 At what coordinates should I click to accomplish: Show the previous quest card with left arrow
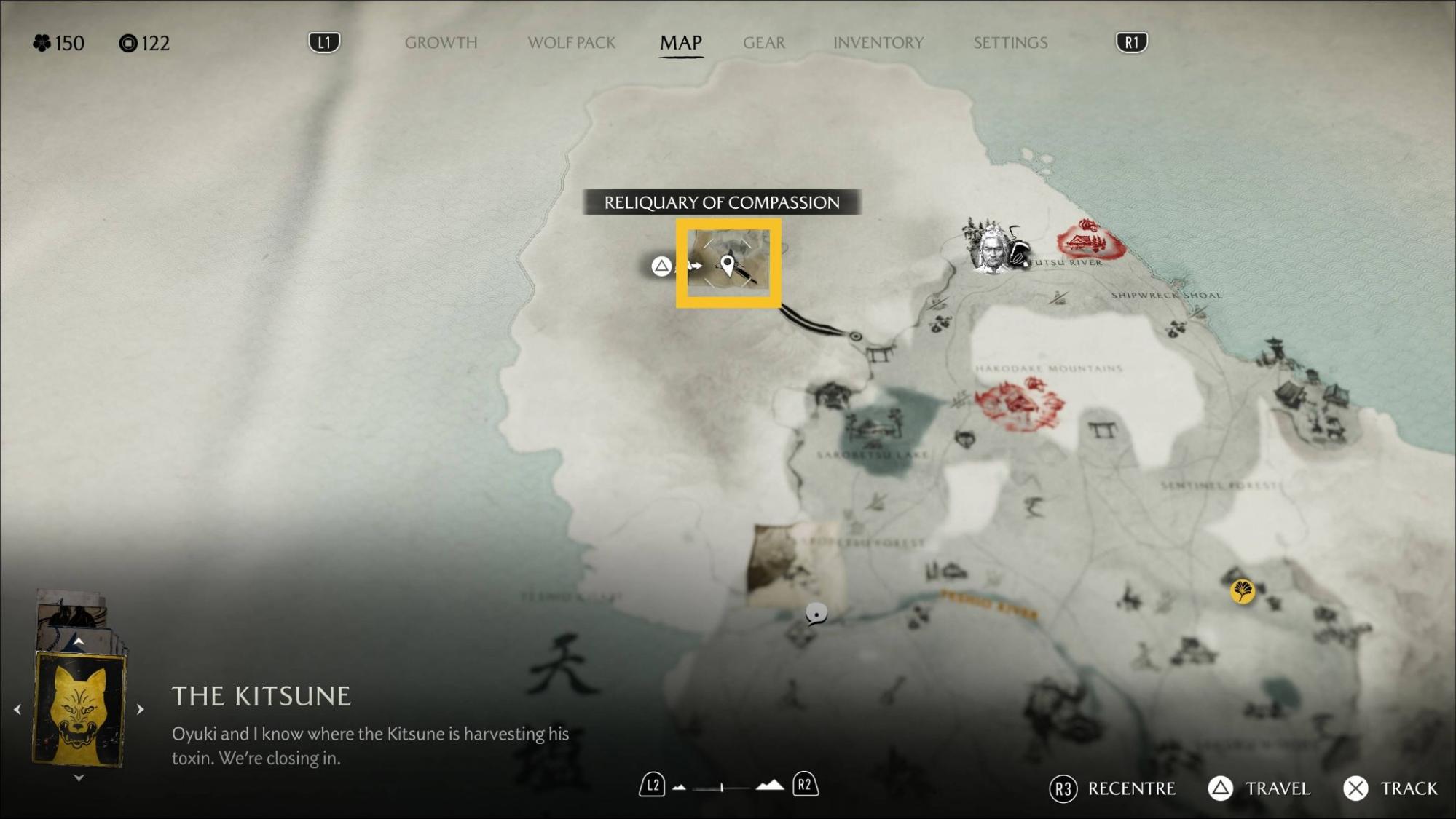point(17,708)
